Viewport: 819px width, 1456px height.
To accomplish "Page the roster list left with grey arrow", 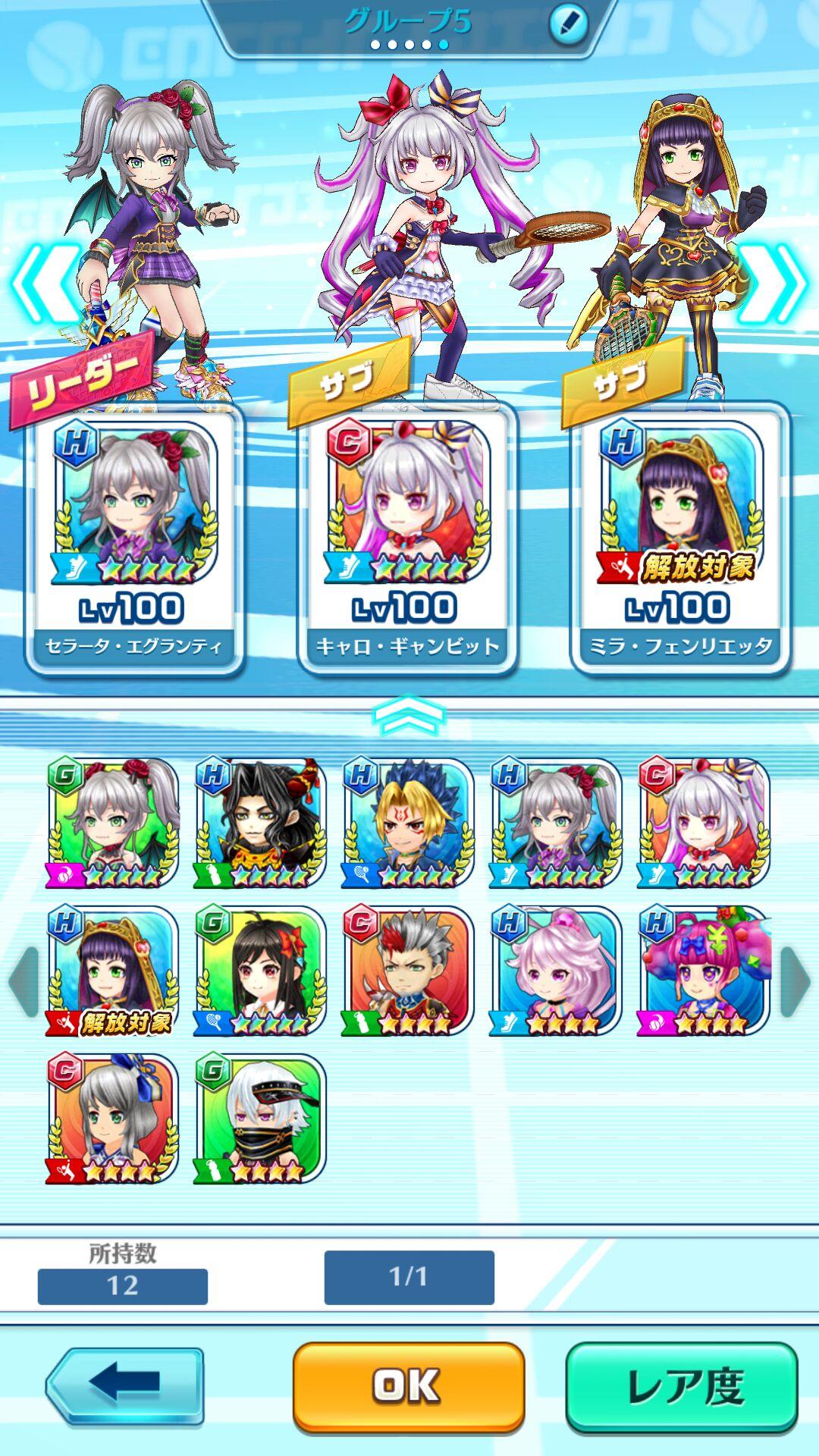I will click(24, 981).
